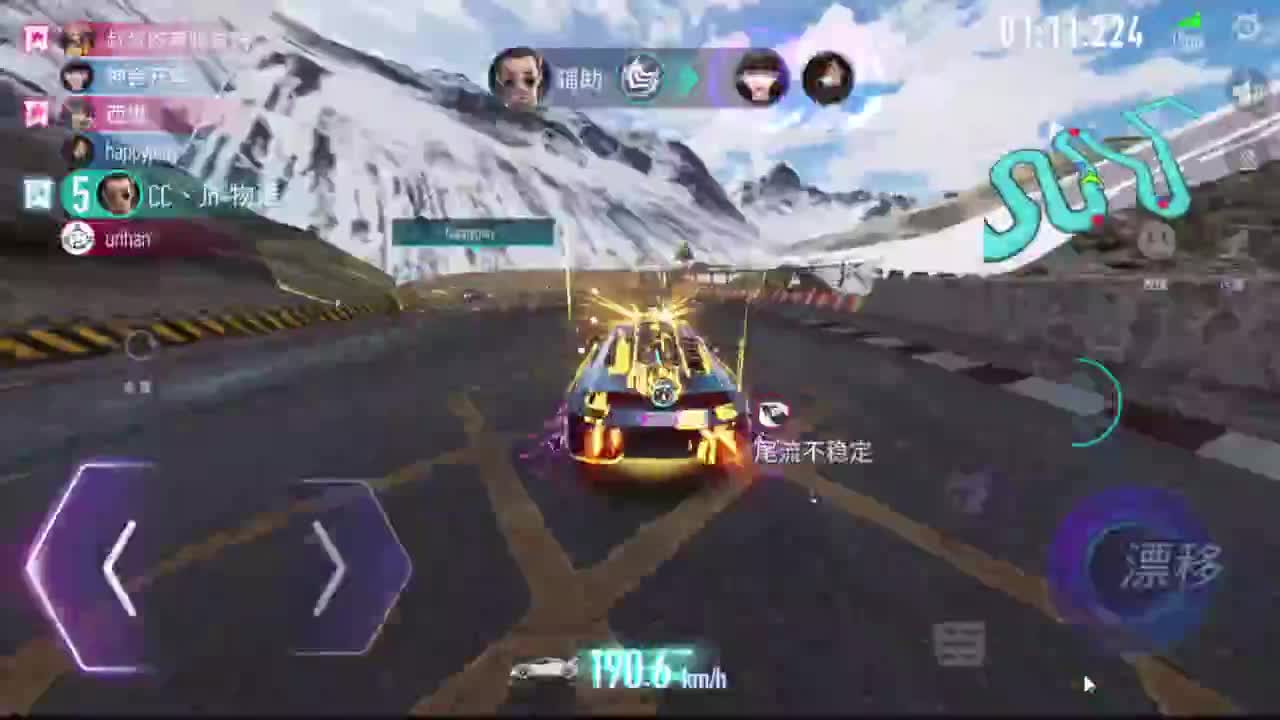Screen dimensions: 1280x720
Task: Expand the assist (辅助) panel at top center
Action: (x=641, y=78)
